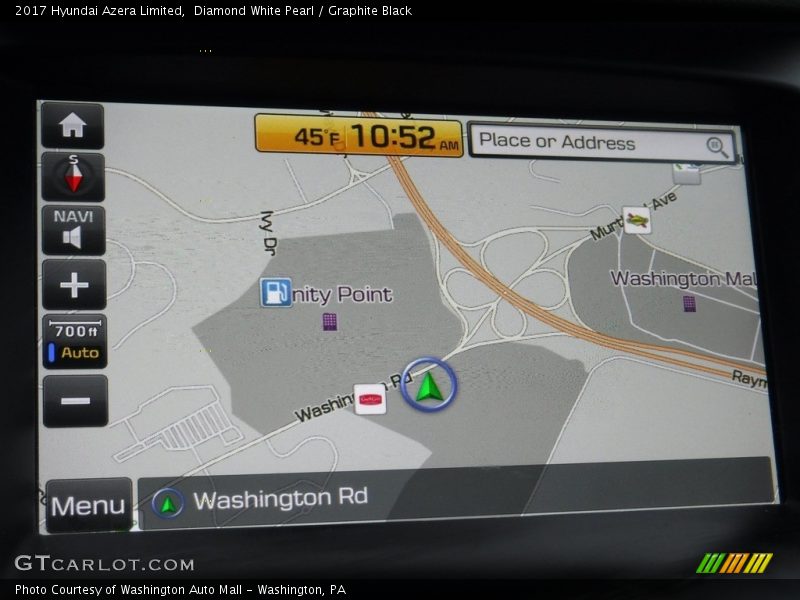Screen dimensions: 800x600
Task: Select the gas station marker on map
Action: click(276, 292)
